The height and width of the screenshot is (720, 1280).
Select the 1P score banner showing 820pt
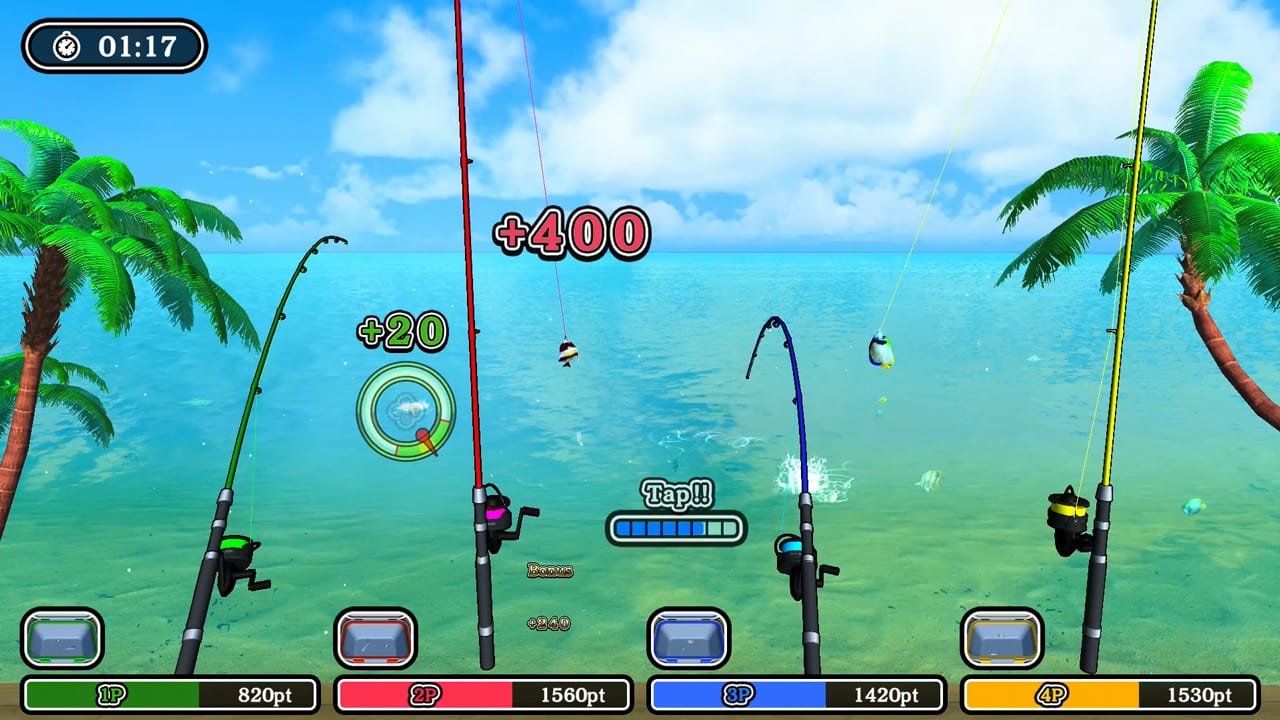[x=168, y=695]
